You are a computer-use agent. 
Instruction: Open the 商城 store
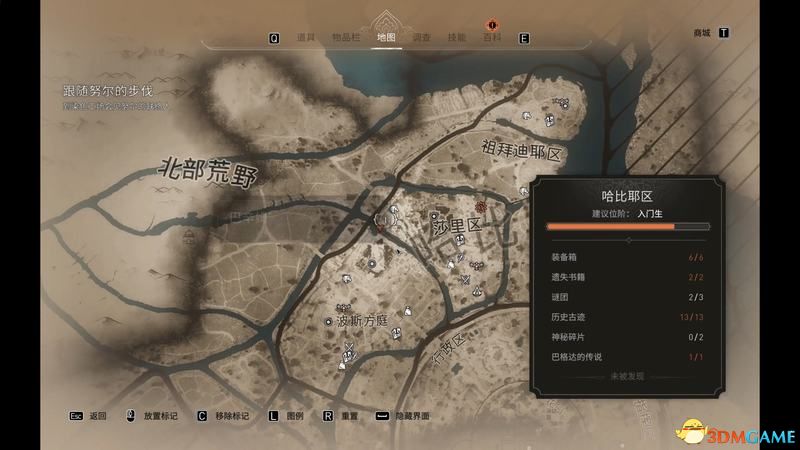pos(701,32)
